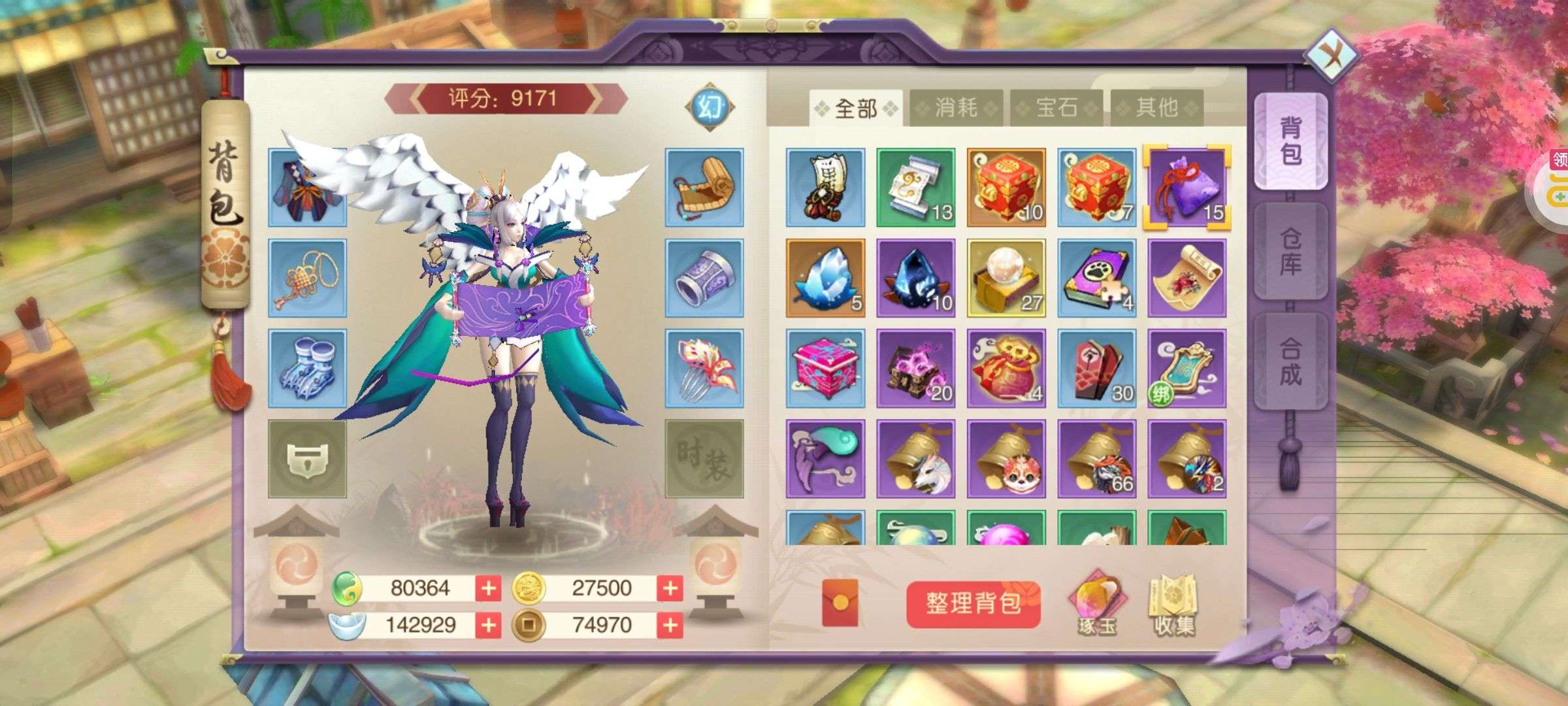Select the equipped robe slot
The height and width of the screenshot is (706, 1568).
(x=307, y=188)
